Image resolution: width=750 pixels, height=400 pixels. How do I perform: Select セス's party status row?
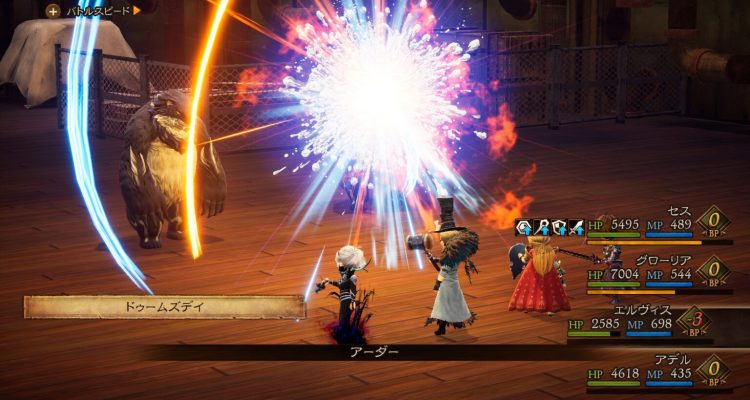[x=650, y=226]
